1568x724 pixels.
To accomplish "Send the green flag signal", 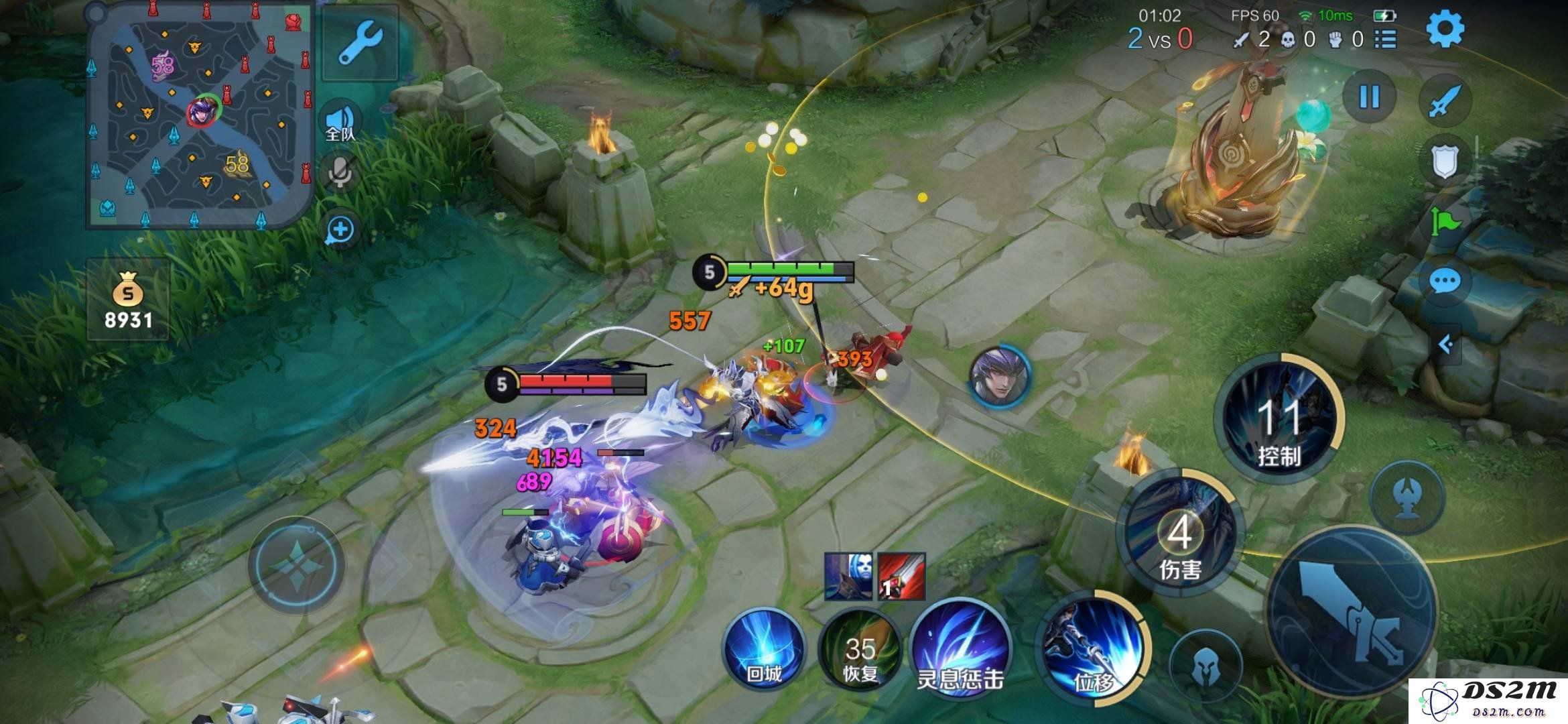I will click(x=1445, y=221).
